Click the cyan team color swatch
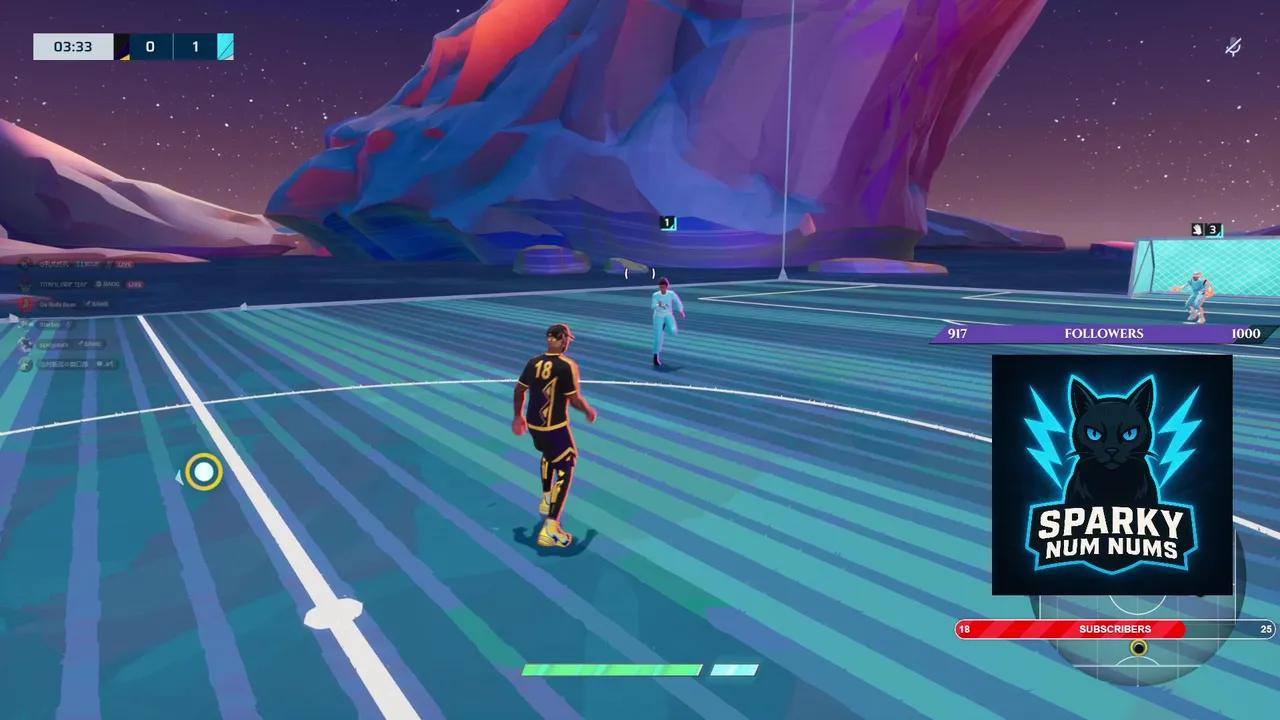The image size is (1280, 720). [225, 46]
